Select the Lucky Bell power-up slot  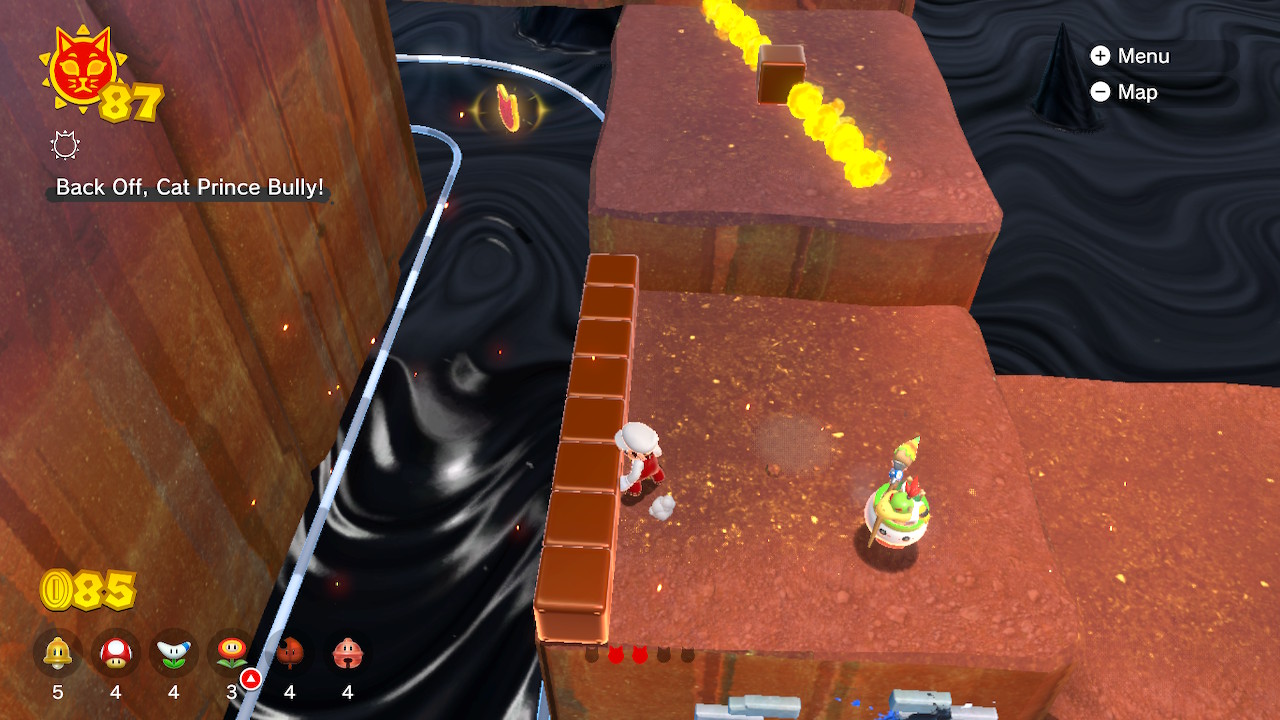[348, 655]
